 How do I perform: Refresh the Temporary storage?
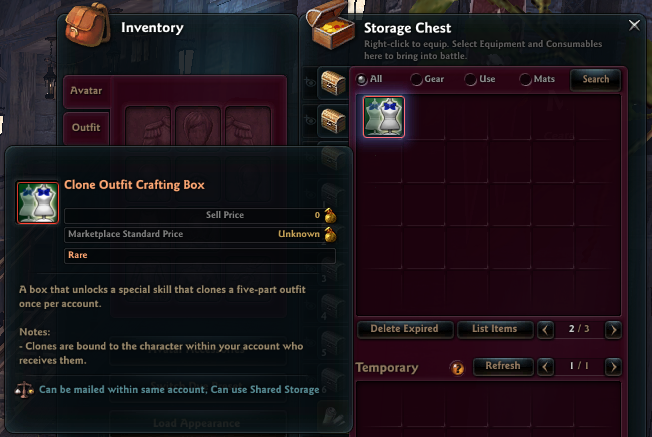(x=502, y=367)
